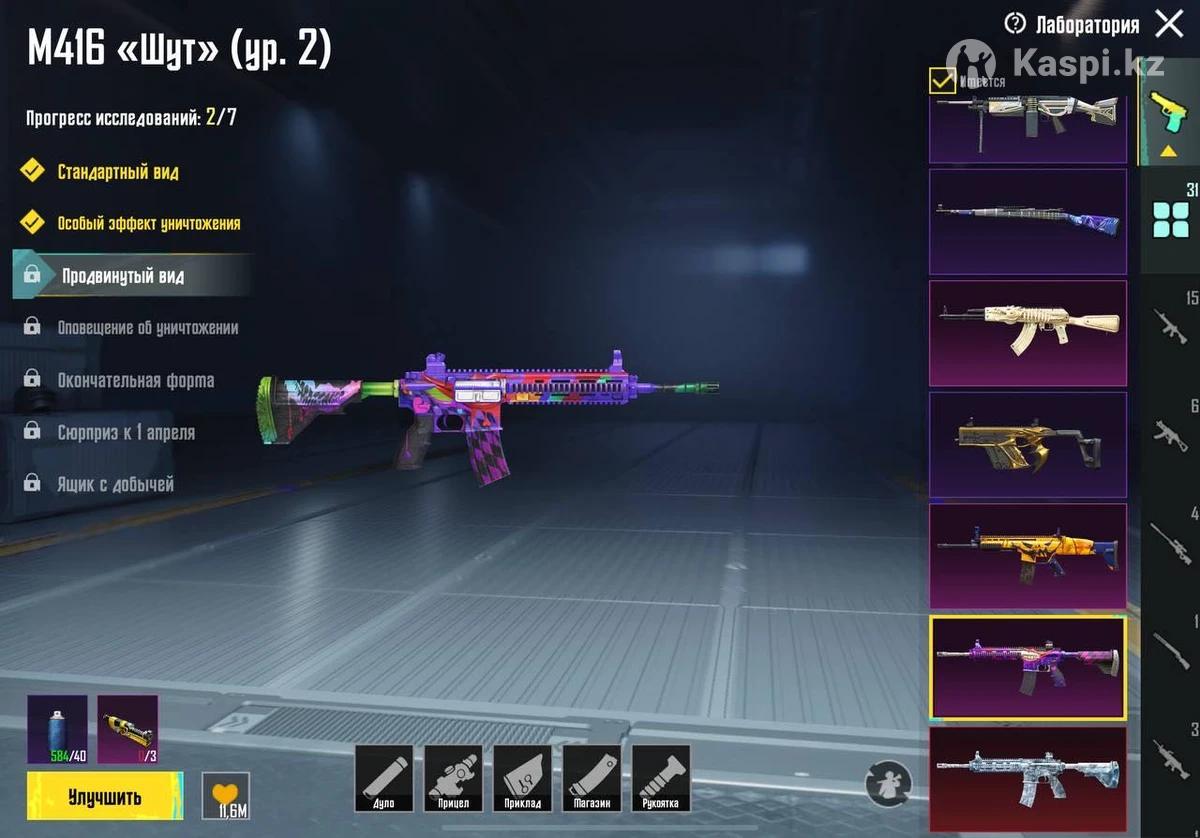
Task: Choose the golden SMG skin thumbnail
Action: [1028, 445]
